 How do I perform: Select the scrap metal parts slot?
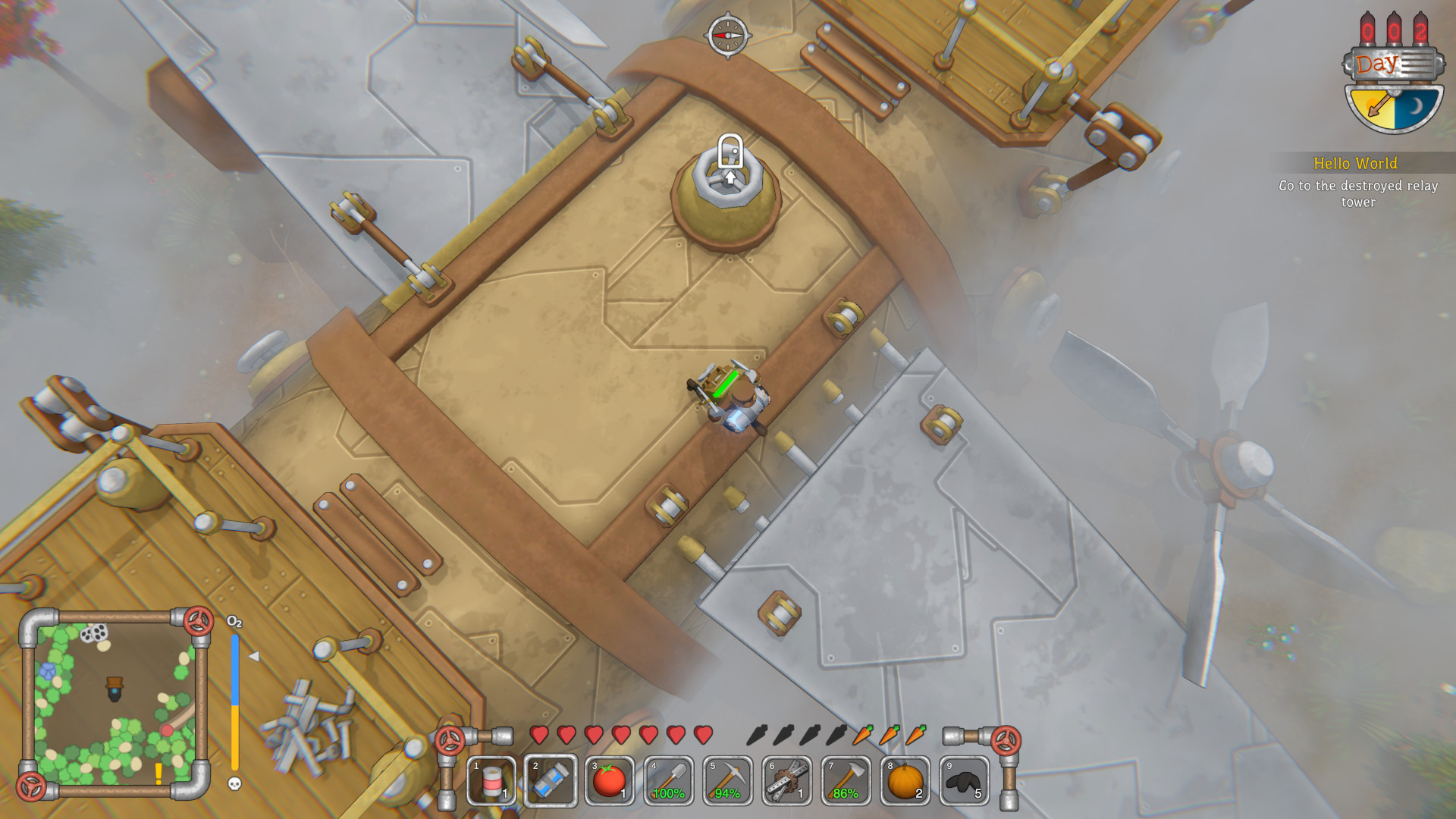point(787,780)
